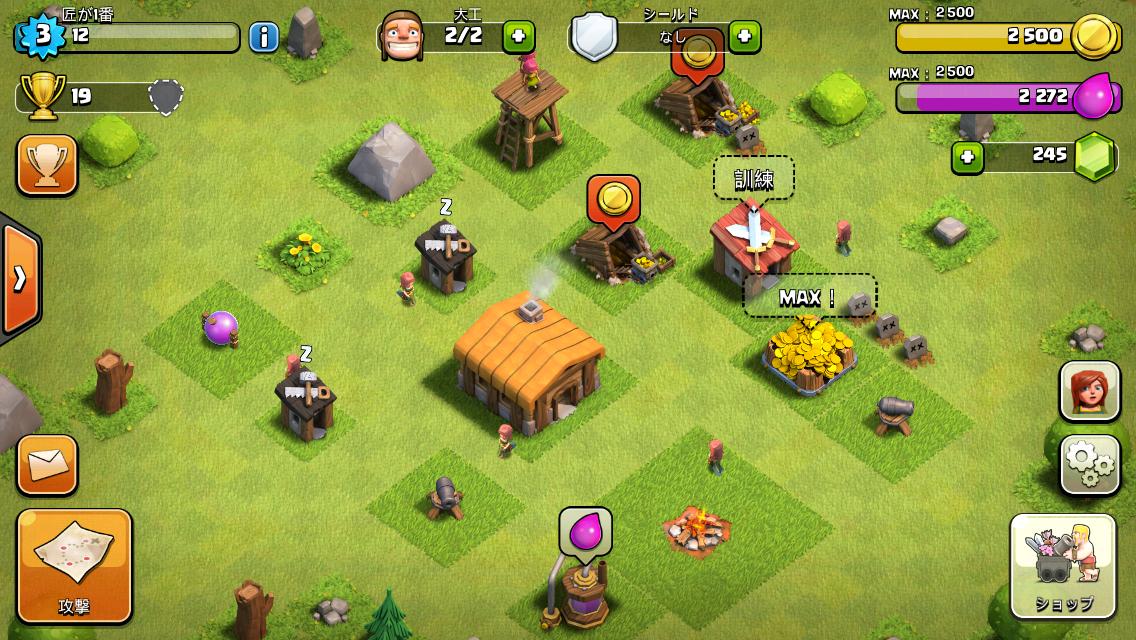Open the 攻撃 attack map button
The width and height of the screenshot is (1136, 640).
[74, 565]
